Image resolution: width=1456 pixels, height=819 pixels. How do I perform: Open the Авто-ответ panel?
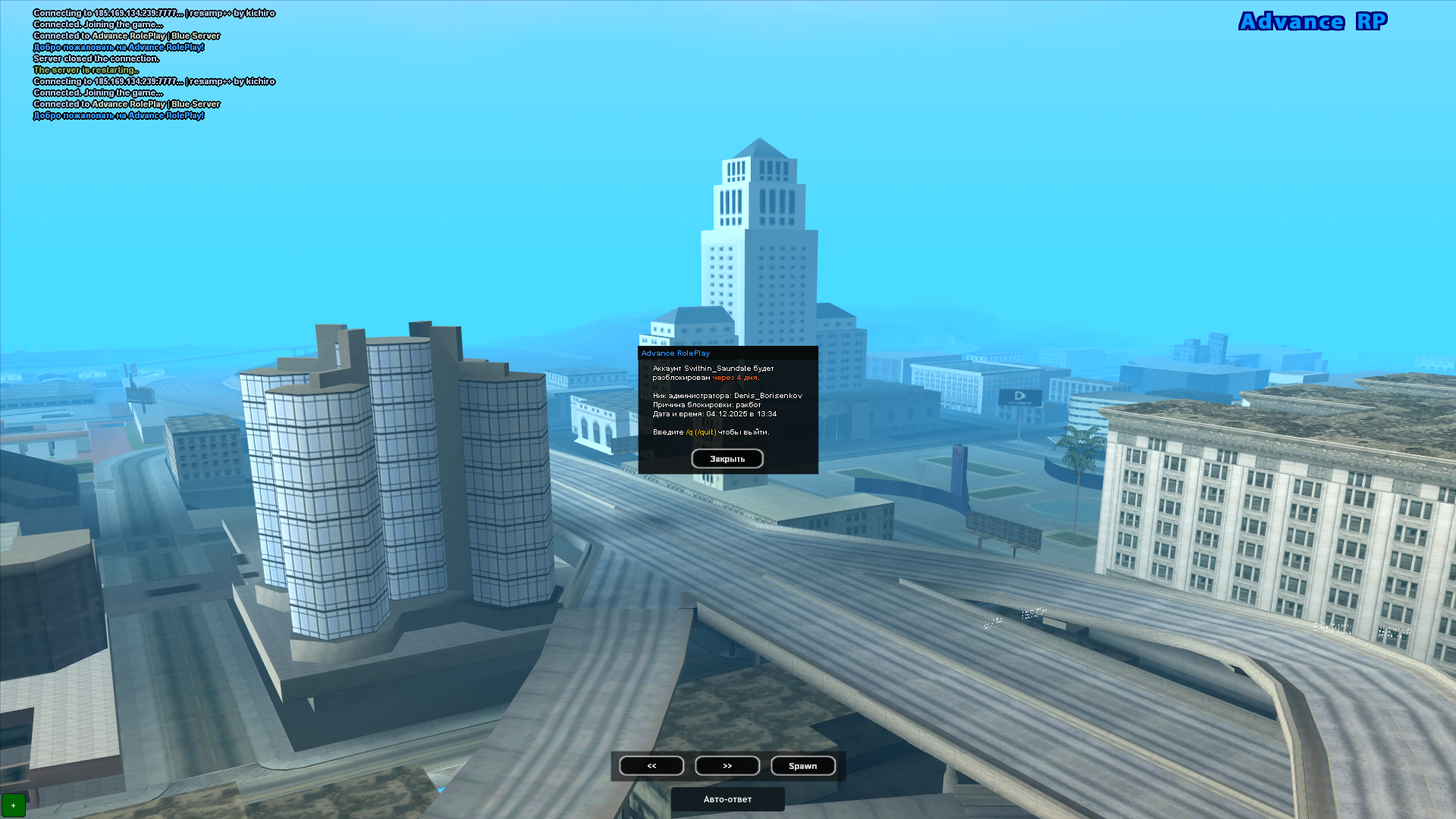point(726,799)
